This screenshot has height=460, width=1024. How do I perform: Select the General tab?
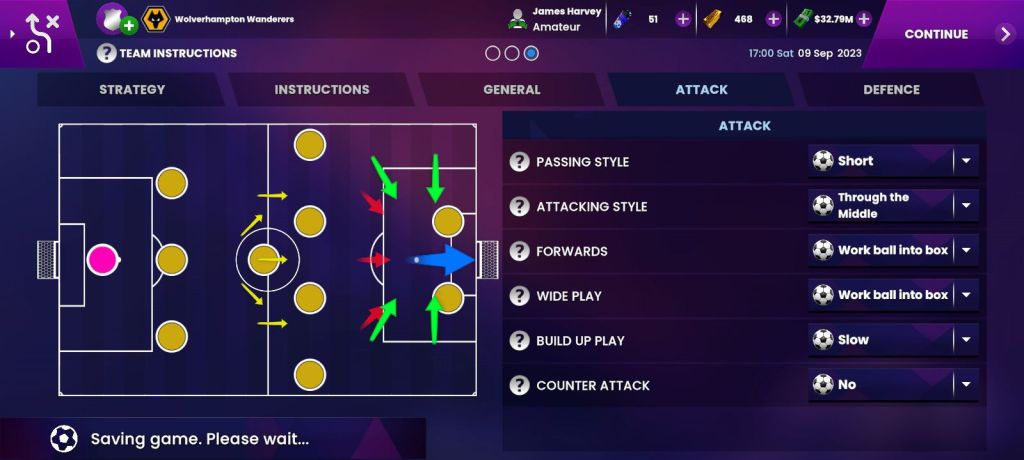coord(512,89)
